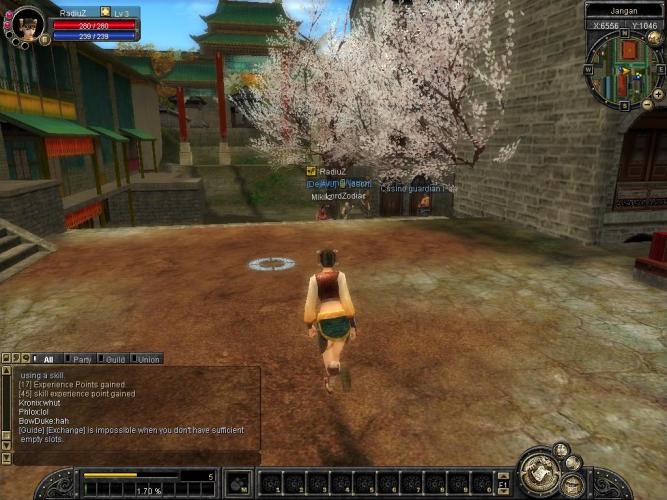Select the Guild chat tab
The width and height of the screenshot is (667, 500).
[x=115, y=358]
